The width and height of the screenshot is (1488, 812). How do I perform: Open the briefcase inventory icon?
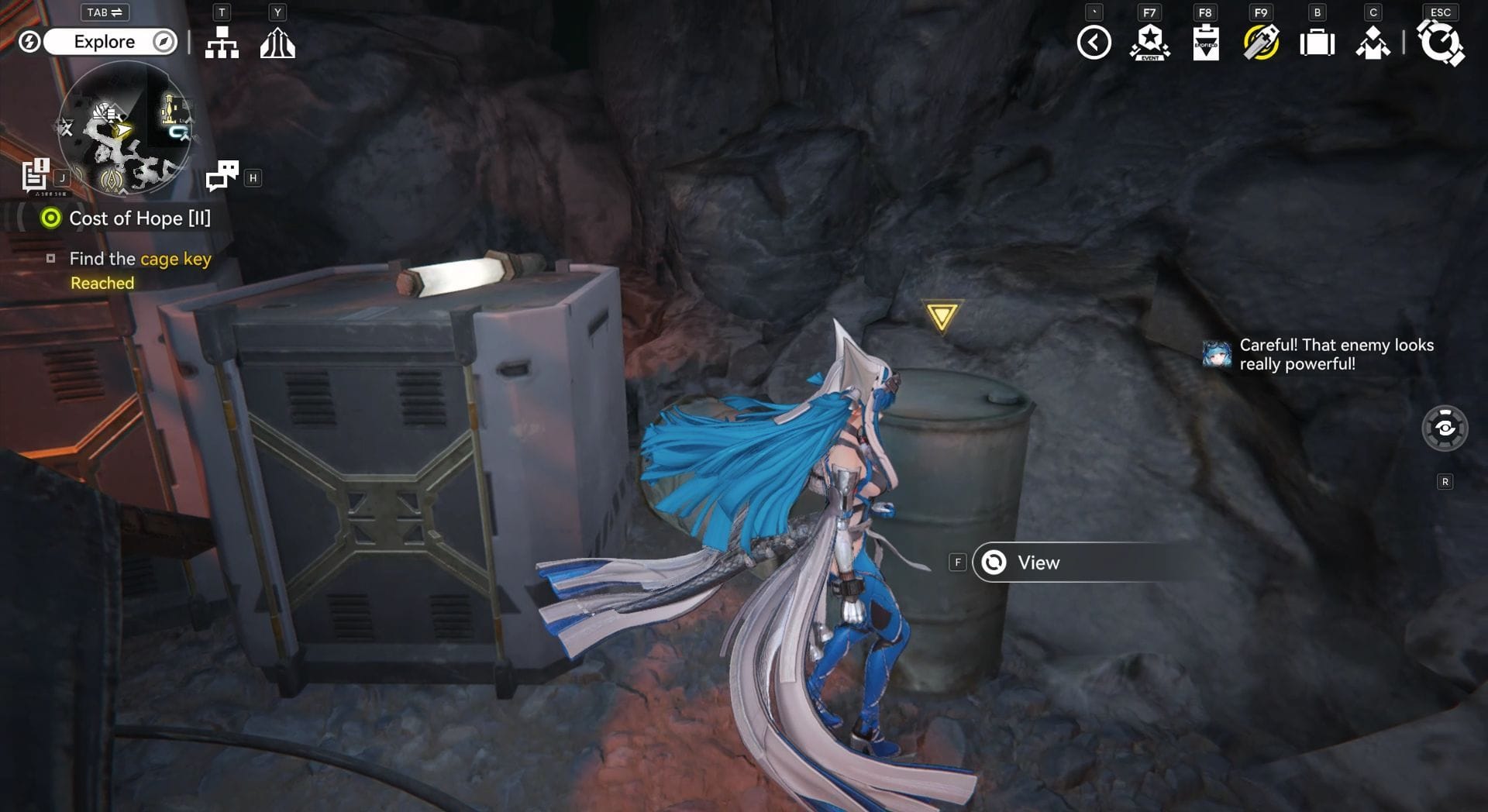(1317, 43)
